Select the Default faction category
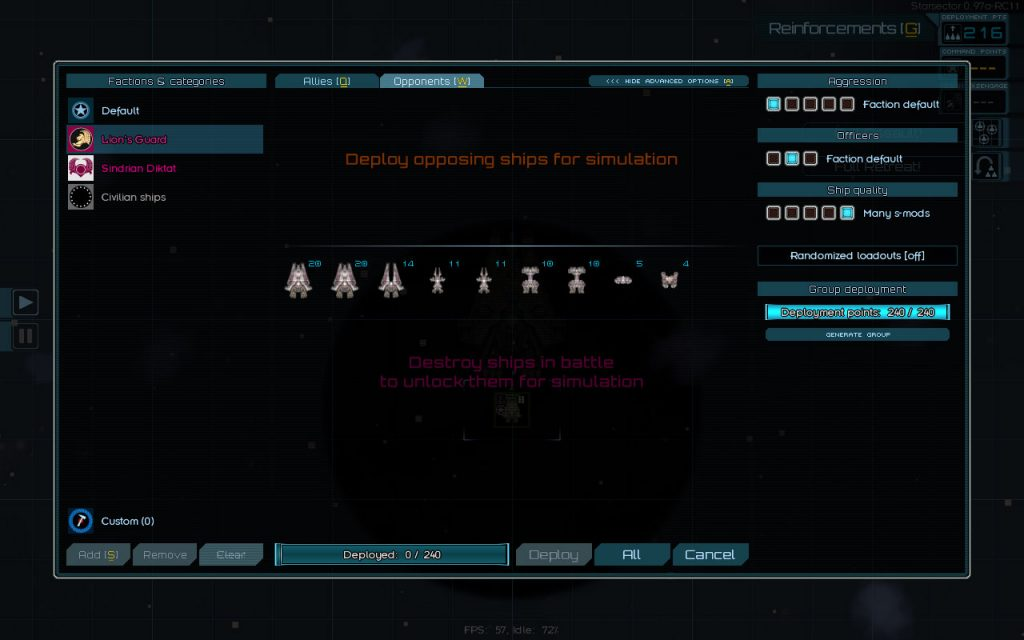 120,111
